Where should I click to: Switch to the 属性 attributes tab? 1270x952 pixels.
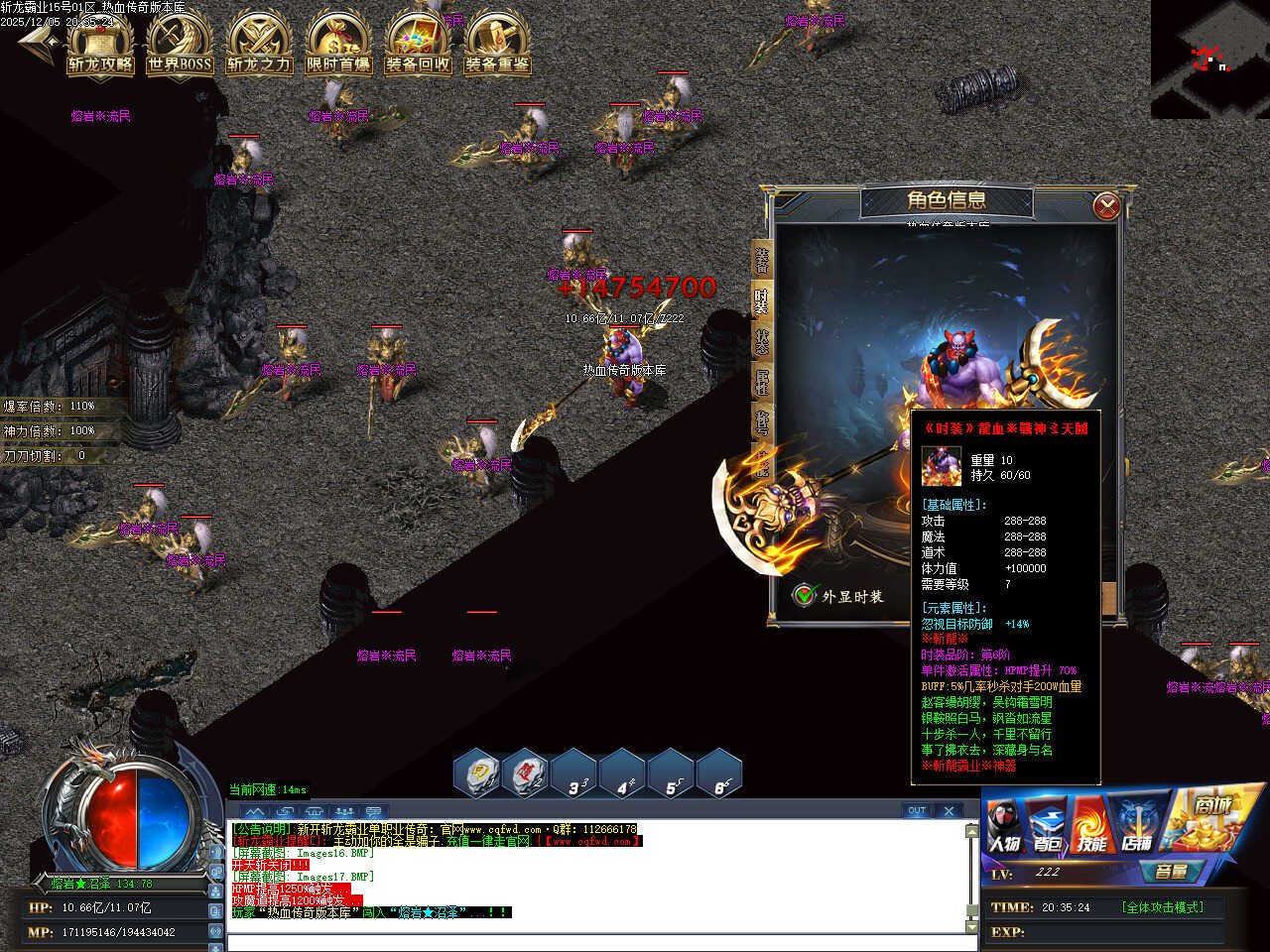[762, 383]
